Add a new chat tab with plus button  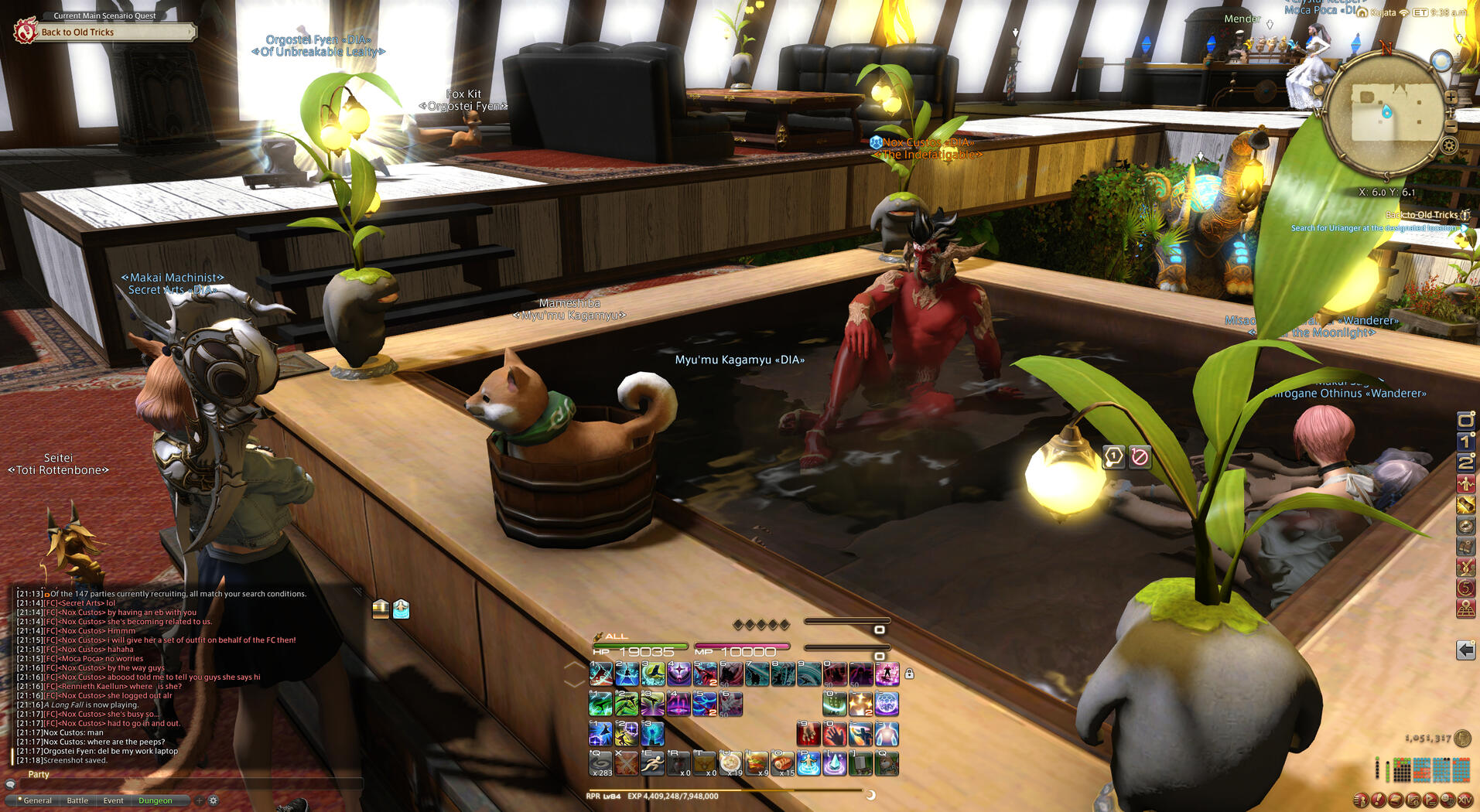[200, 800]
